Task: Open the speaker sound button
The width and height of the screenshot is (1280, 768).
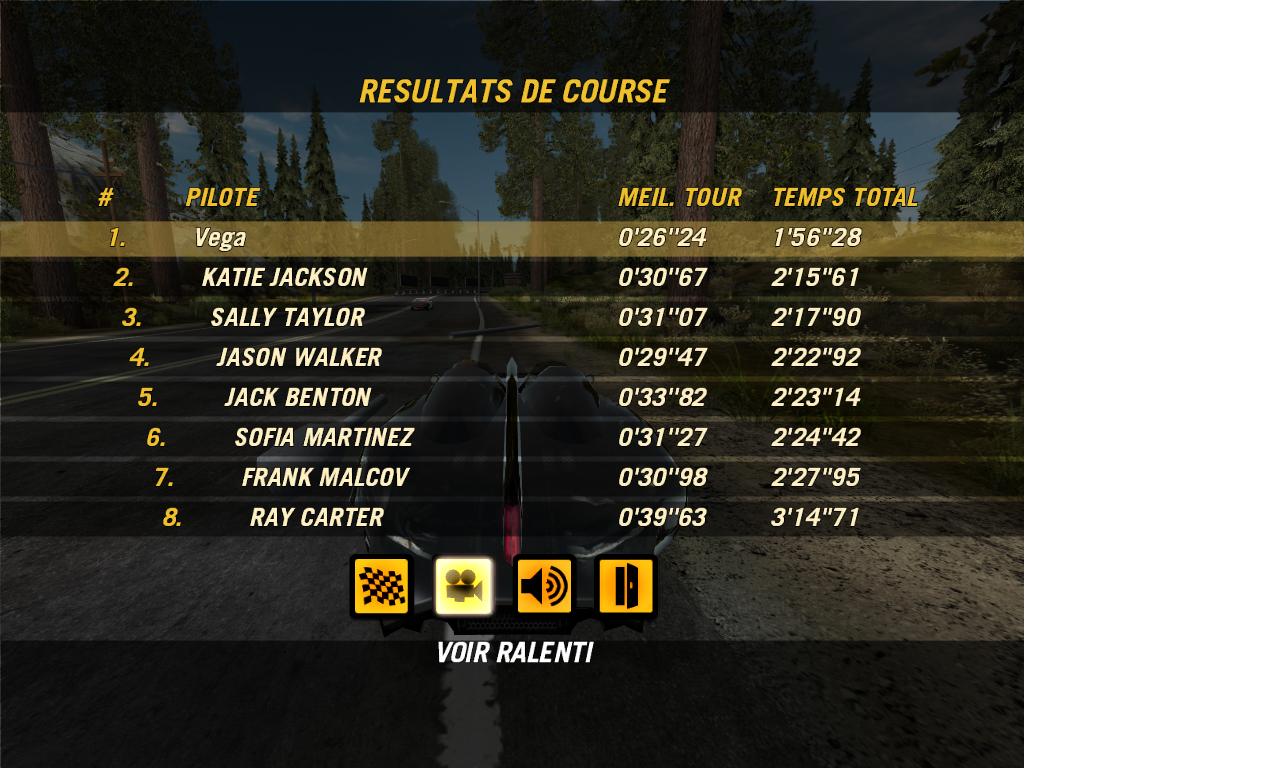Action: [545, 586]
